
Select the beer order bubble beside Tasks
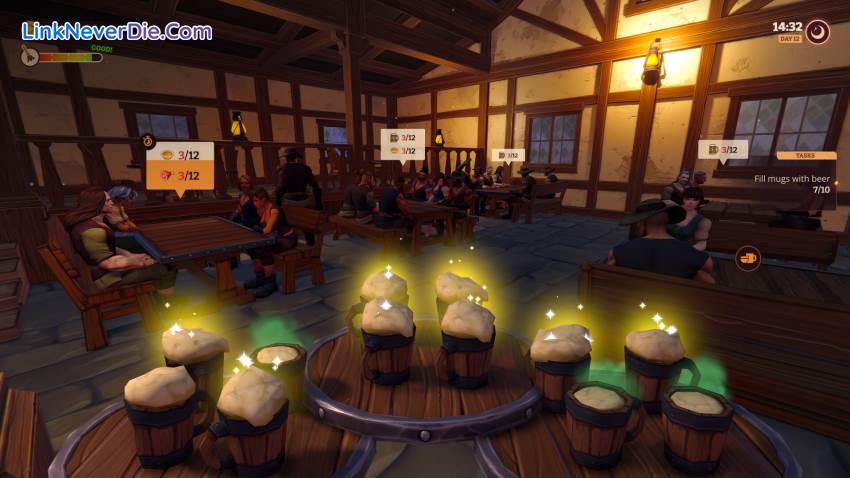pos(723,150)
